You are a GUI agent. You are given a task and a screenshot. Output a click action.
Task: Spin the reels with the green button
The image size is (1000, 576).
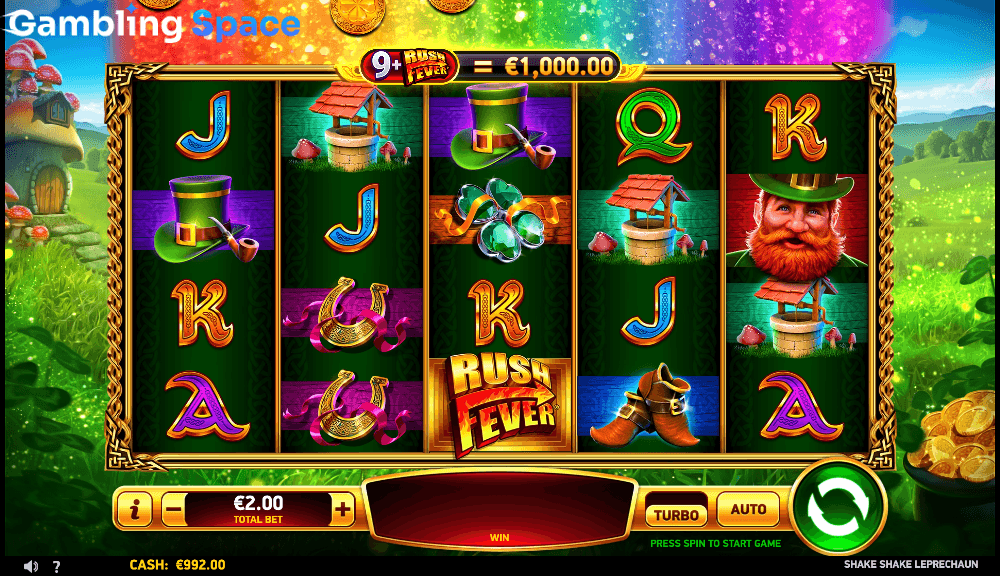click(x=838, y=507)
